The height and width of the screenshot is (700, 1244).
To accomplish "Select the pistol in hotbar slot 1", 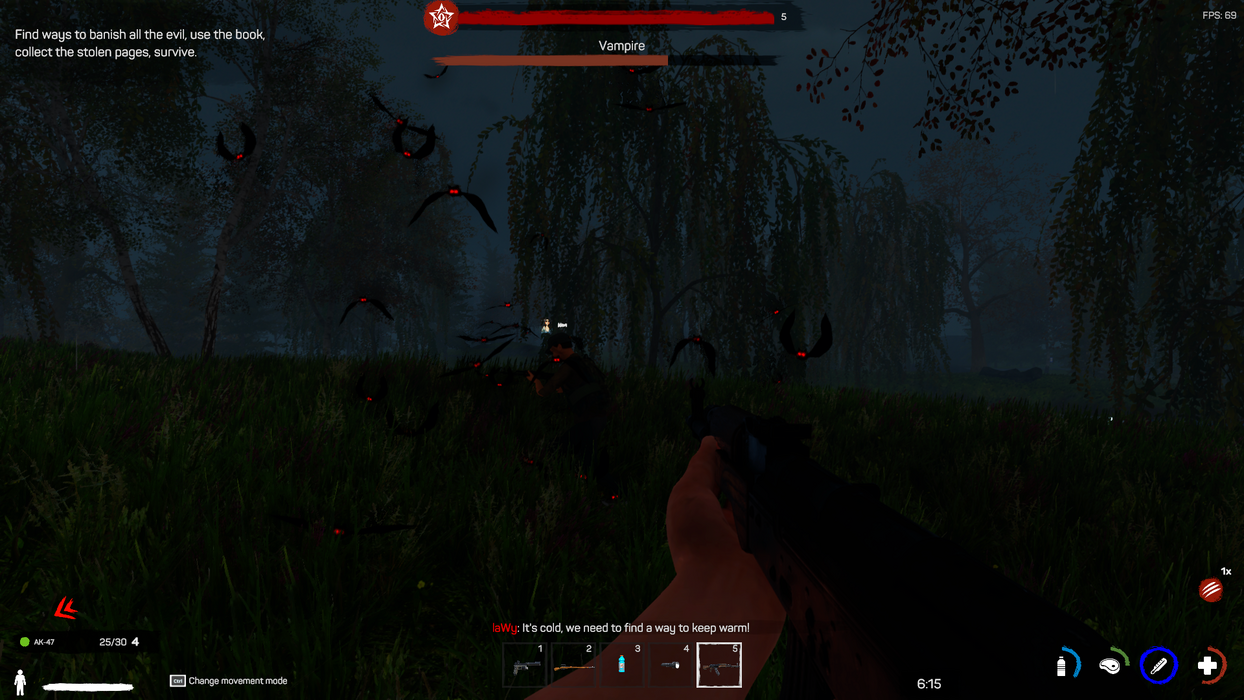I will [525, 665].
